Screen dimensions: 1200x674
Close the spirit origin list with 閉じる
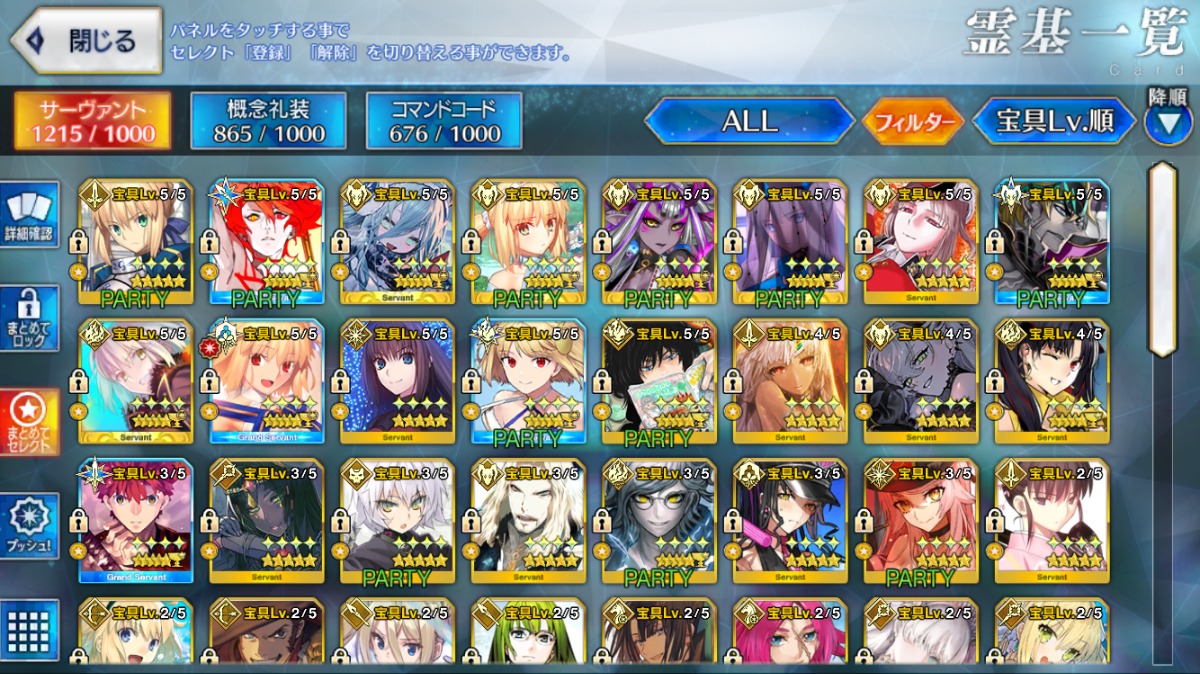click(x=86, y=42)
